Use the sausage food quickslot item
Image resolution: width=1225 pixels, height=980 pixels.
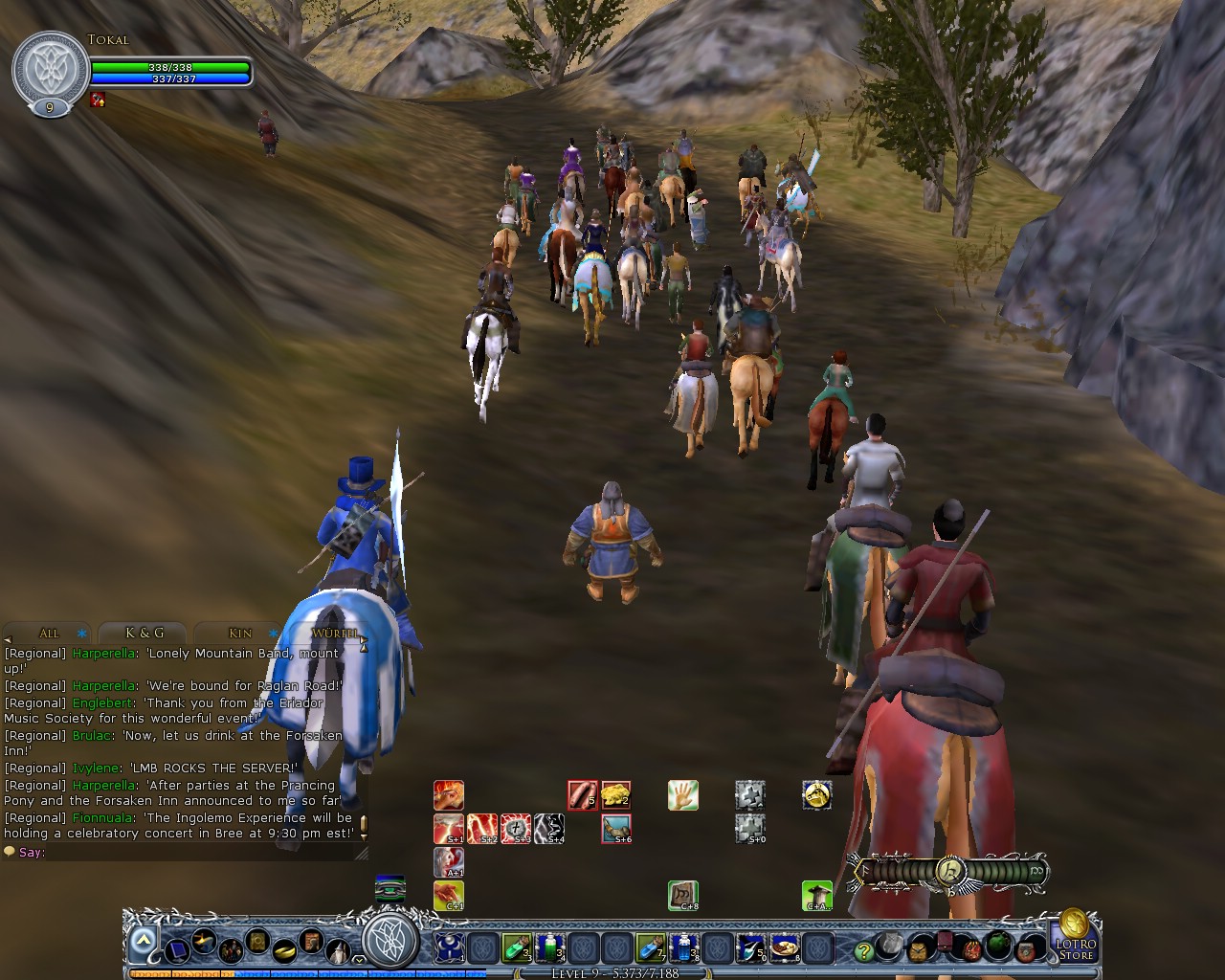click(x=582, y=795)
